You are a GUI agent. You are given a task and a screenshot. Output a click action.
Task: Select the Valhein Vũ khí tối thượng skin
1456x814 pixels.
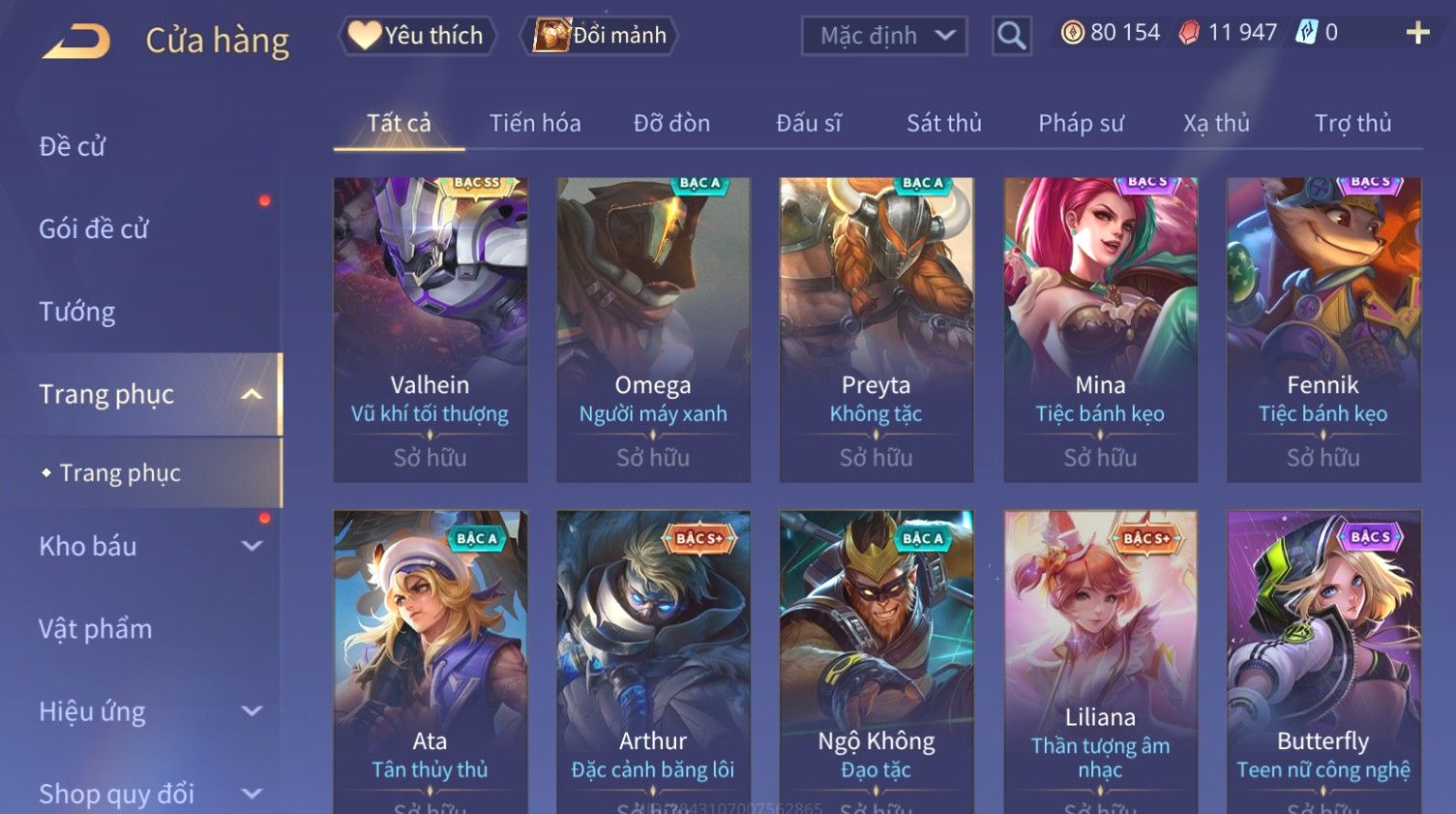(430, 329)
